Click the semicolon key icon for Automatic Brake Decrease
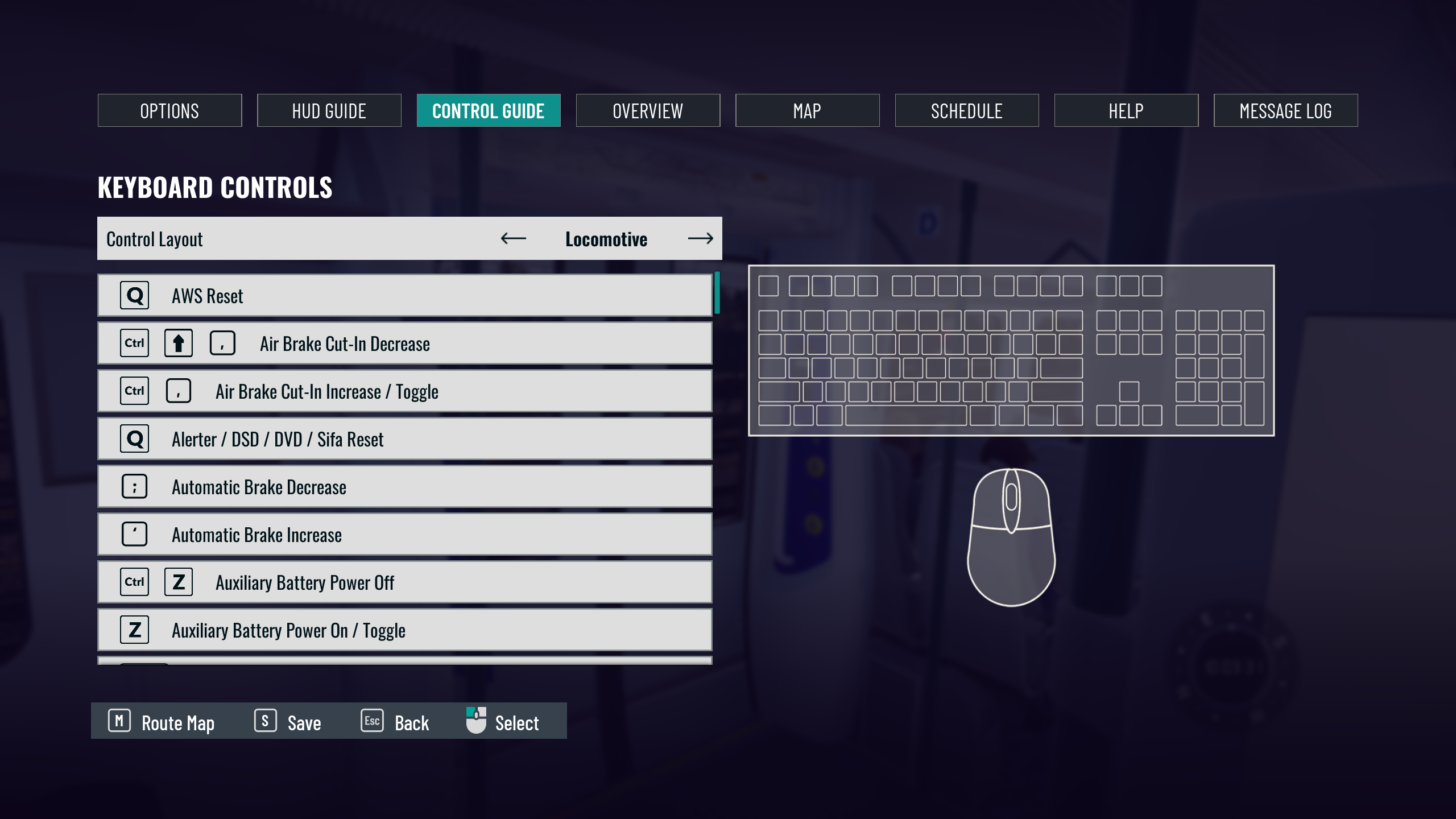 coord(134,486)
